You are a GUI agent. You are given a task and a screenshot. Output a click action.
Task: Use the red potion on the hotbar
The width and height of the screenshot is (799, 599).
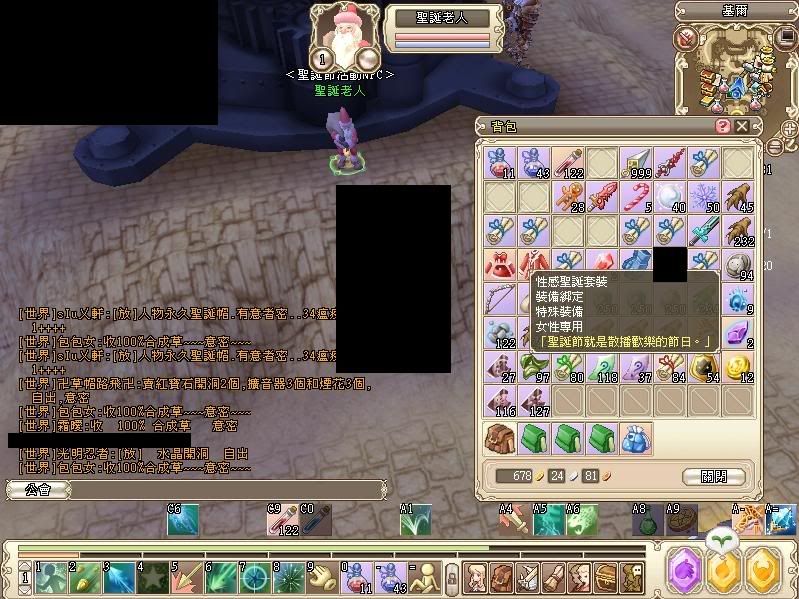[357, 576]
